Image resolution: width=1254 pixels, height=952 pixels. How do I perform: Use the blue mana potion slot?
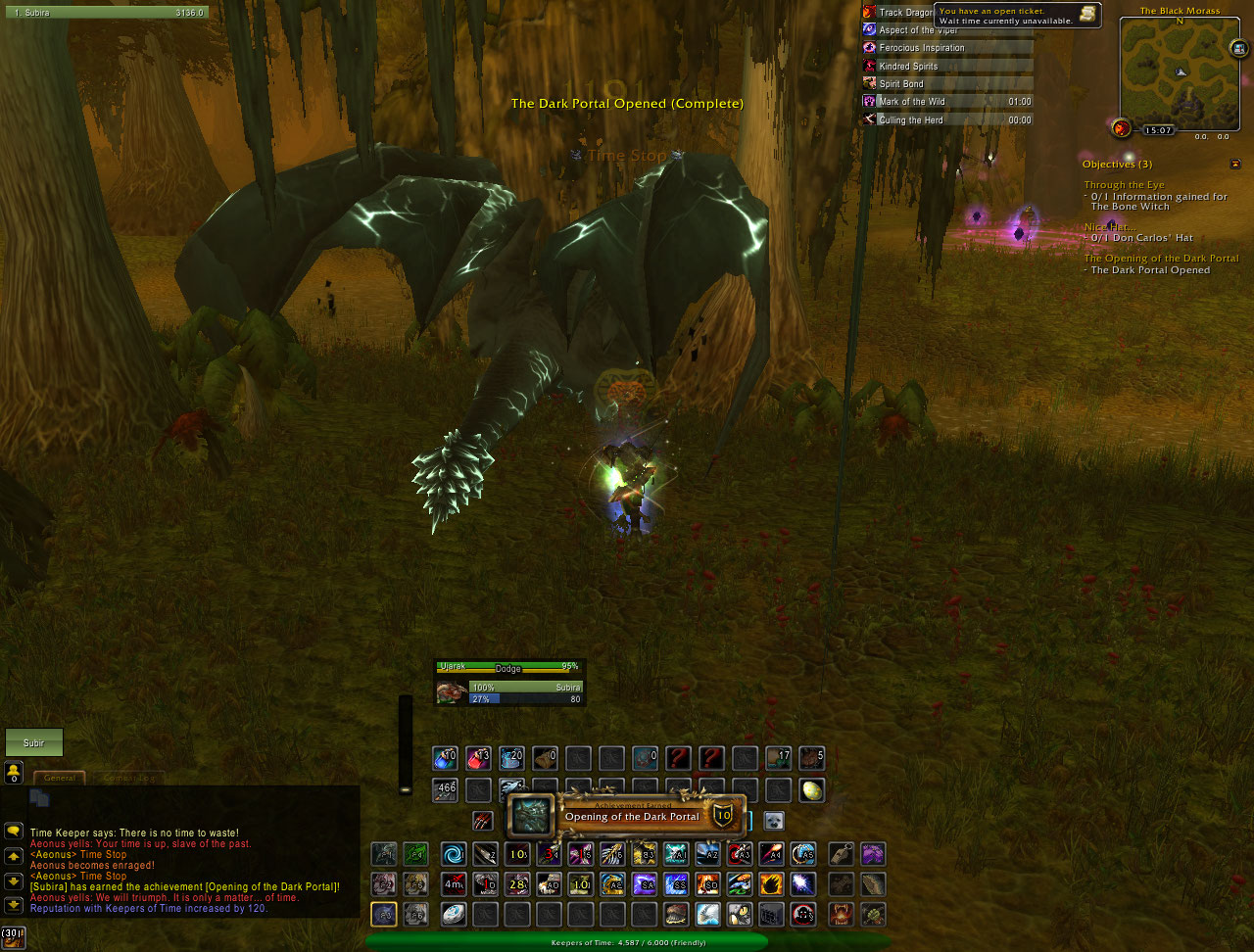tap(446, 758)
